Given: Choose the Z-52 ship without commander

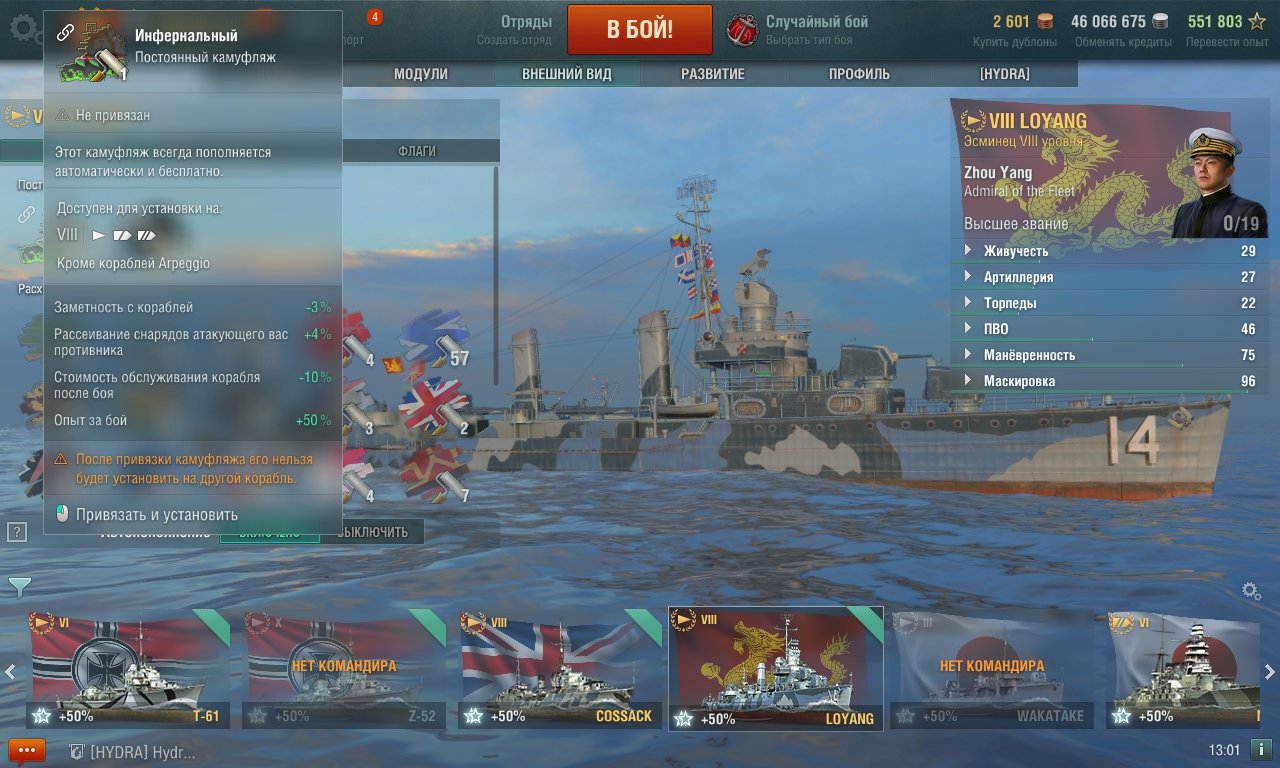Looking at the screenshot, I should click(344, 668).
